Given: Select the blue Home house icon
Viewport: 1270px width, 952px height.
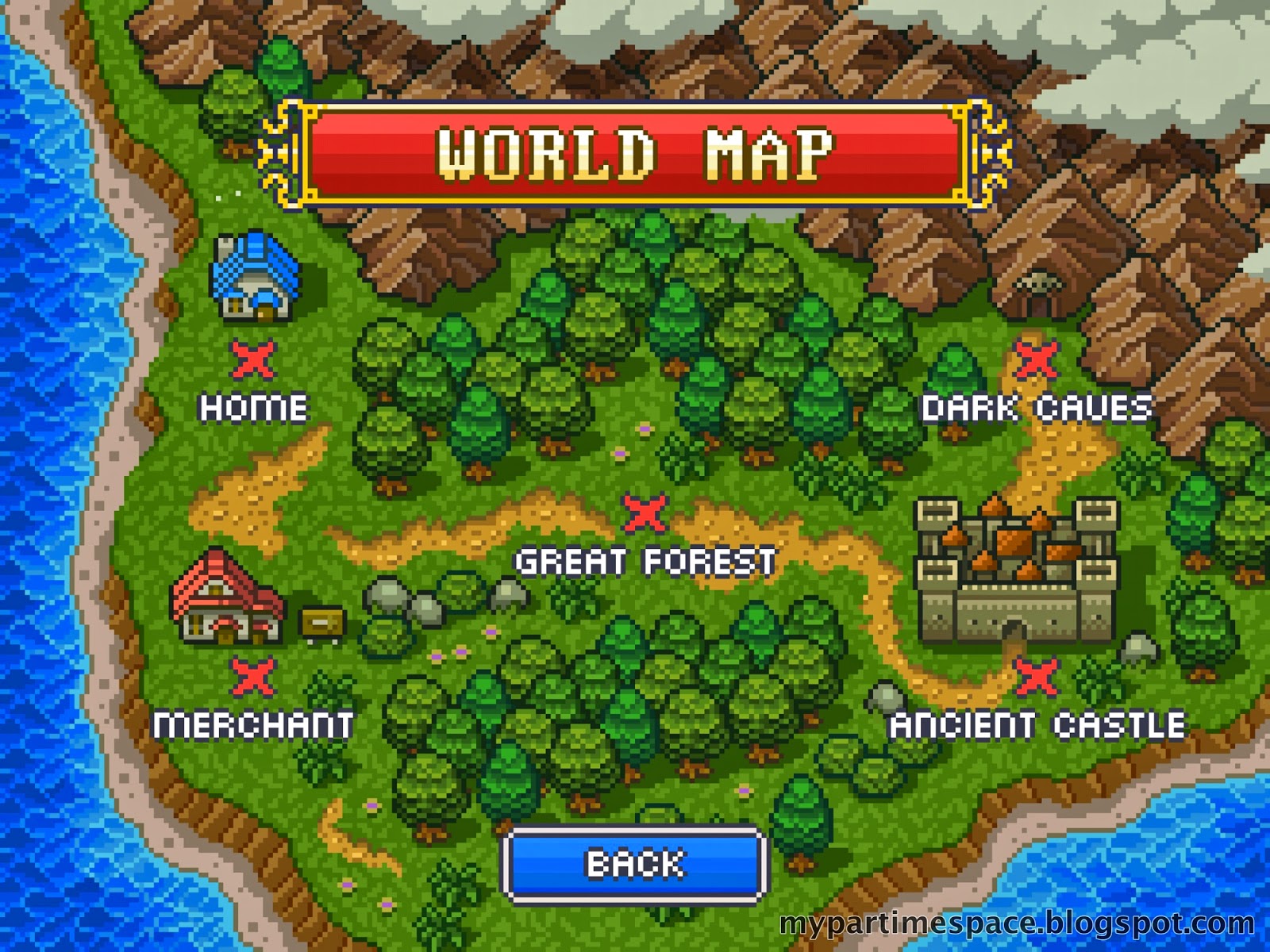Looking at the screenshot, I should [x=256, y=278].
